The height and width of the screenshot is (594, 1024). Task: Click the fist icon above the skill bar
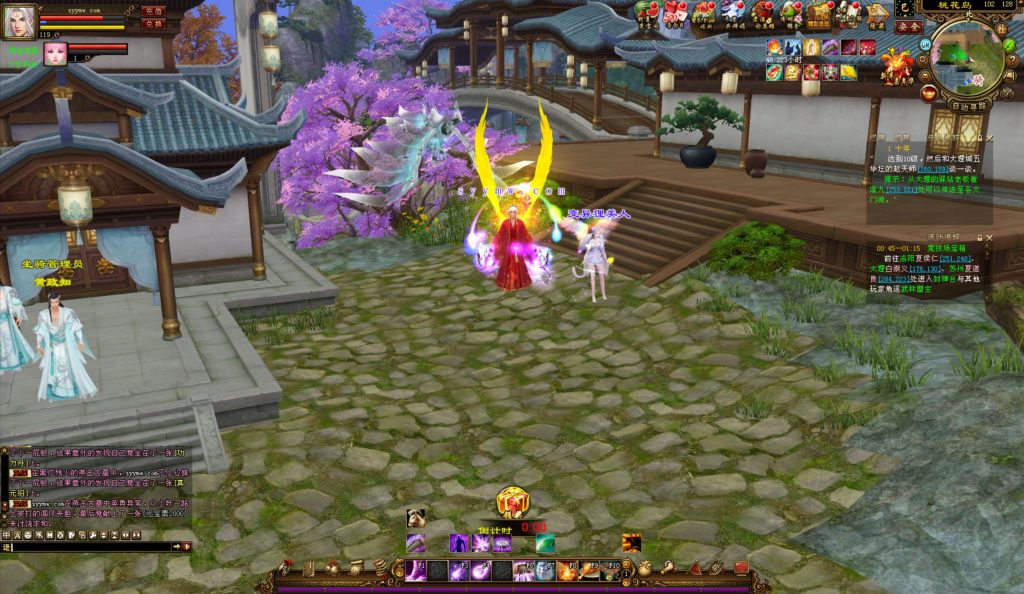click(416, 518)
